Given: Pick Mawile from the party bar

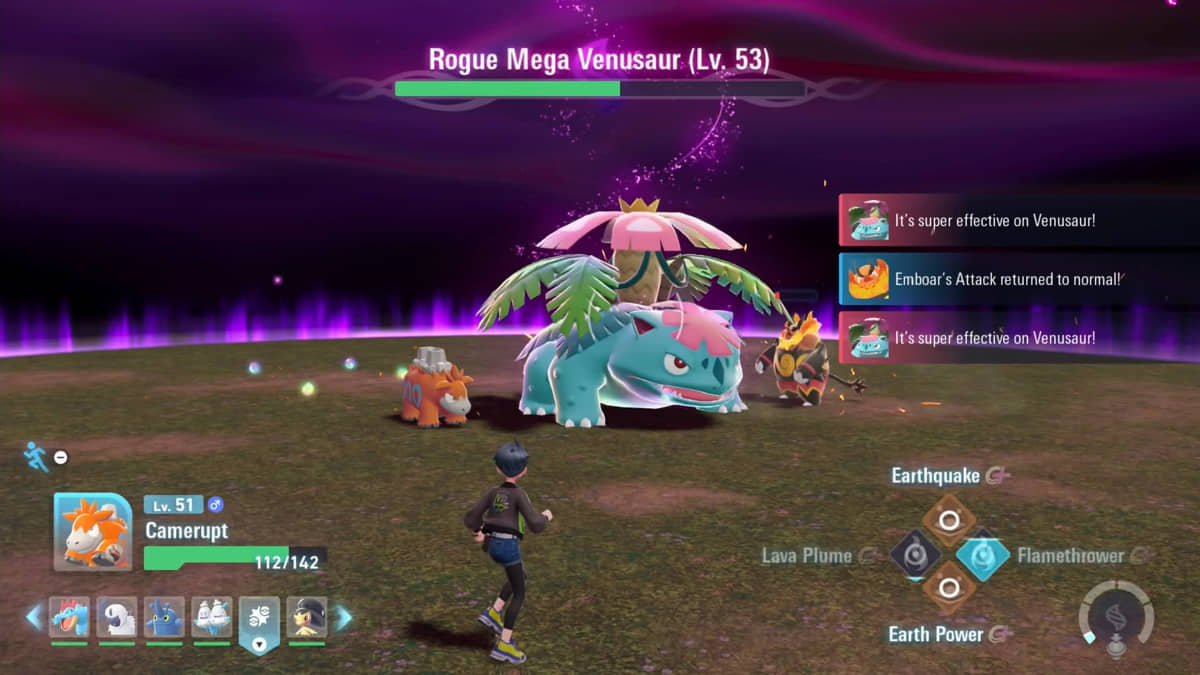Looking at the screenshot, I should [x=306, y=617].
